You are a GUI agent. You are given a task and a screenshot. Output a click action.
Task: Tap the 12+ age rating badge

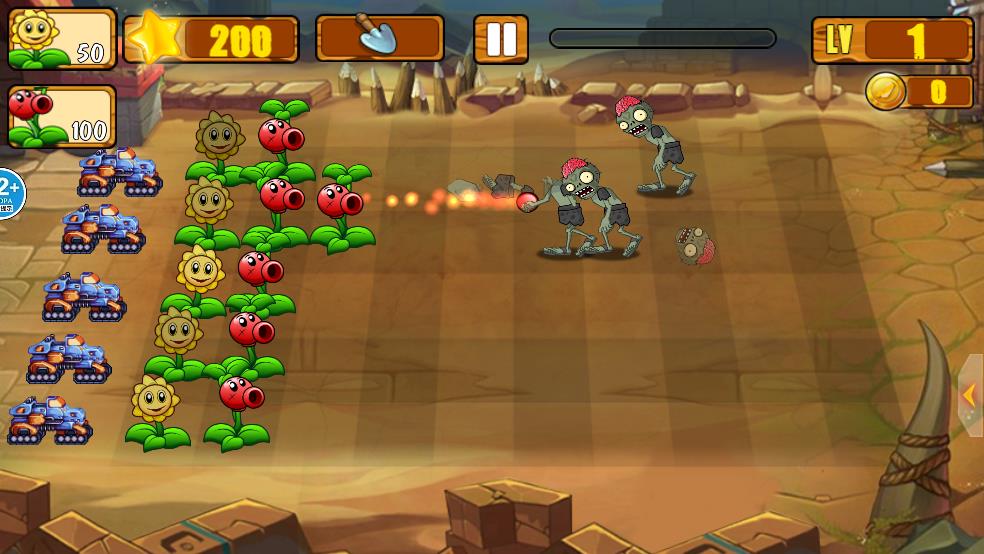[x=9, y=190]
